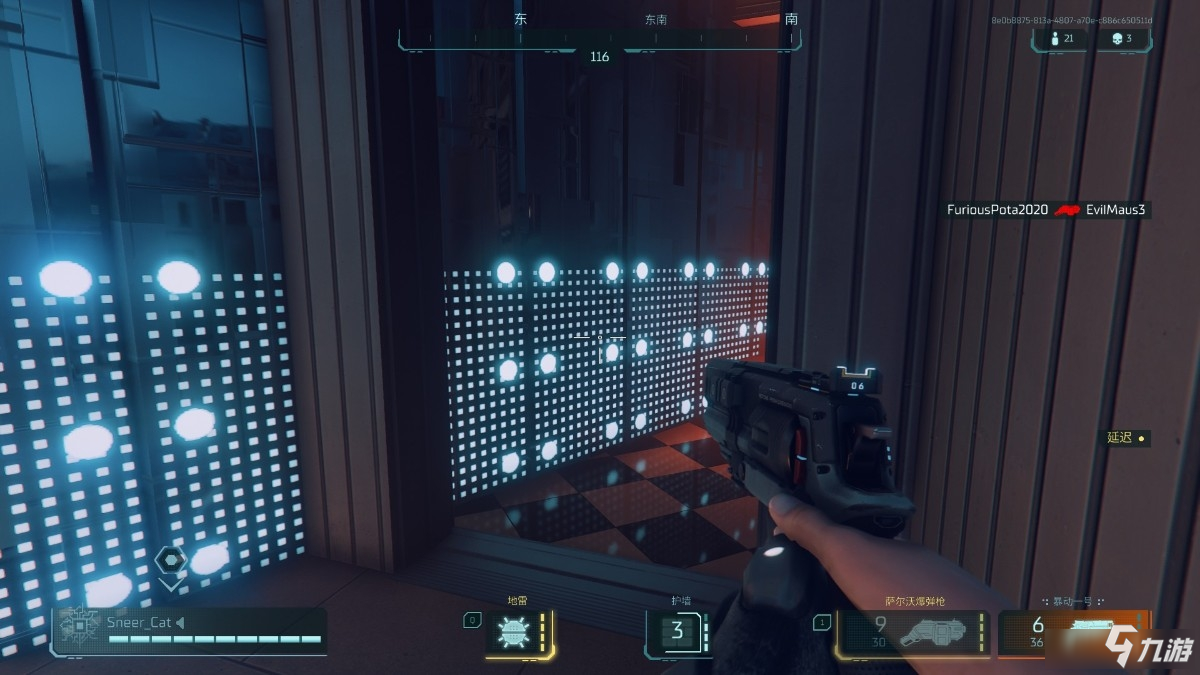Click the skull kill count icon
This screenshot has width=1200, height=675.
pyautogui.click(x=1116, y=38)
